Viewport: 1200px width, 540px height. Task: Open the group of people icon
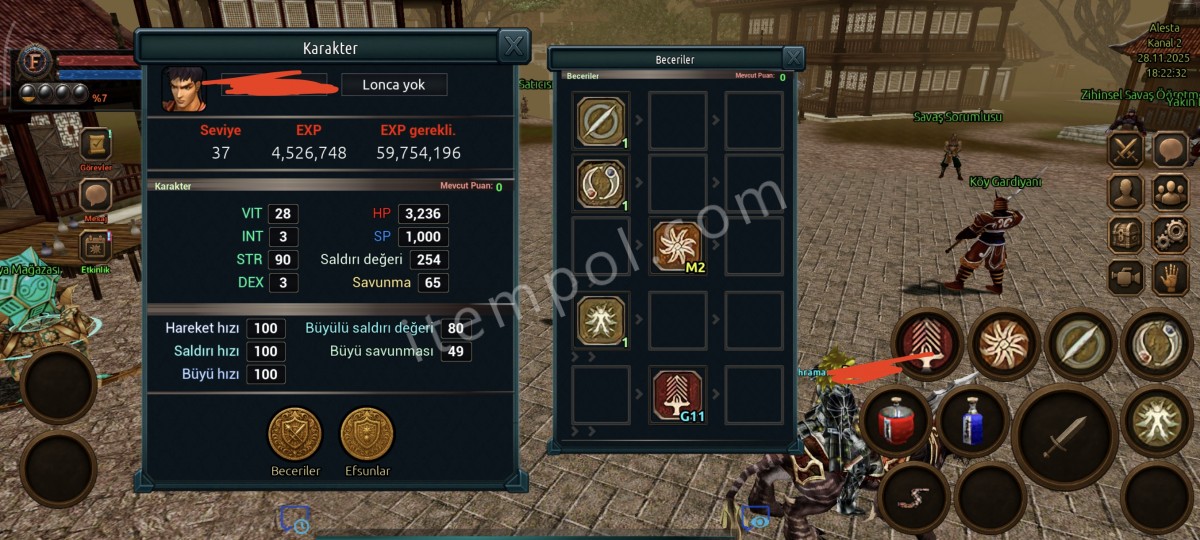click(x=1170, y=192)
